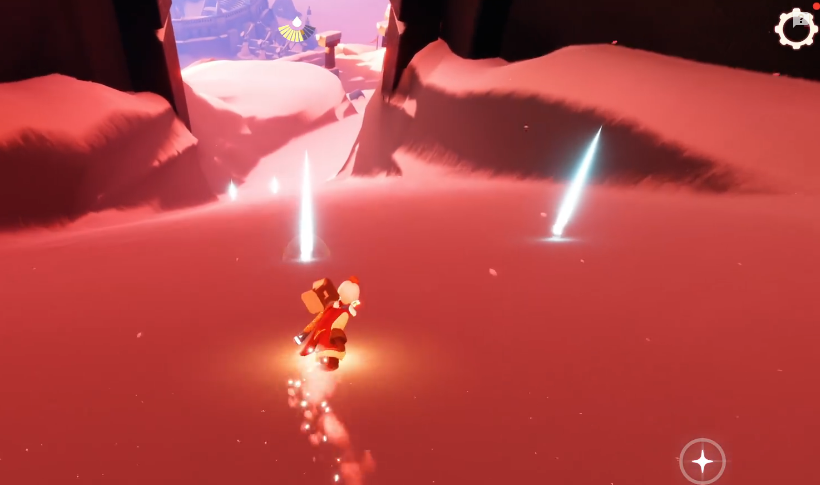This screenshot has height=485, width=820.
Task: Open the gear settings menu
Action: pyautogui.click(x=796, y=29)
